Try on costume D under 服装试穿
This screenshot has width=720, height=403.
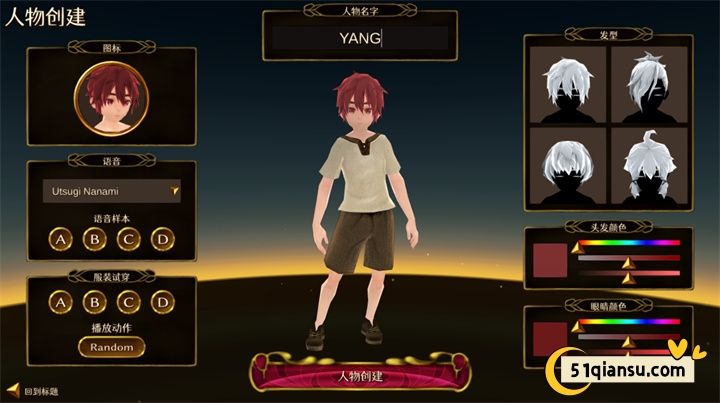click(x=161, y=302)
